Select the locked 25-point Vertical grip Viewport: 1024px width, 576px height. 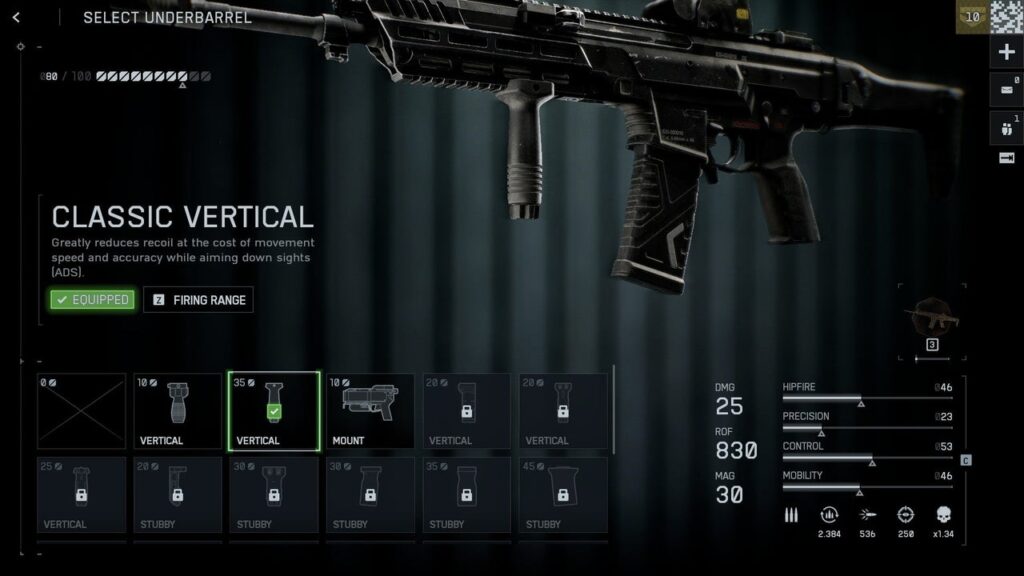click(82, 495)
